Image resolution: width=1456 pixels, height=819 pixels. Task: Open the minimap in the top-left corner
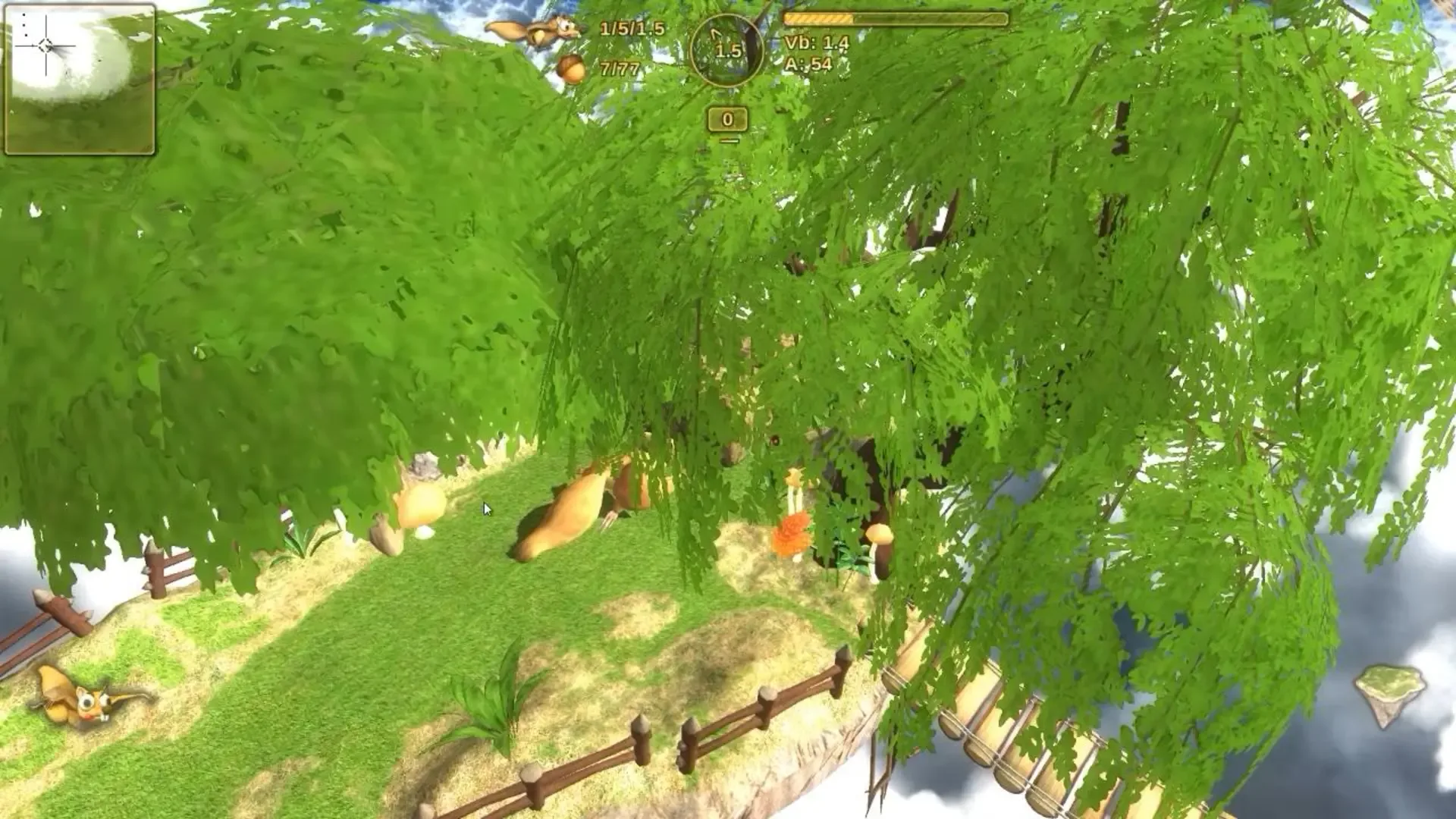pyautogui.click(x=80, y=80)
